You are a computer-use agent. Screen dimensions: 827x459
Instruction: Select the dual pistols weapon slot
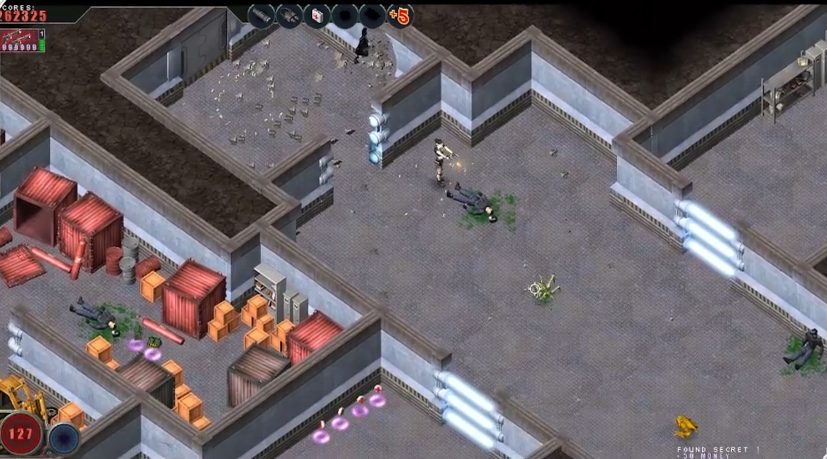click(19, 40)
